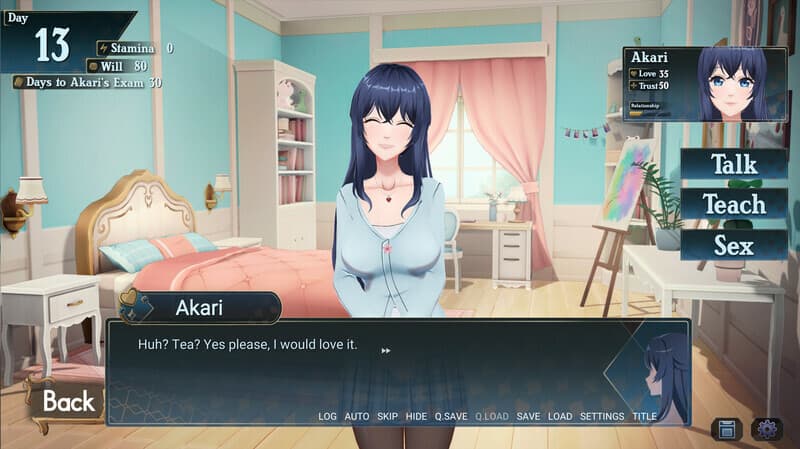This screenshot has height=449, width=800.
Task: Select the Teach option
Action: pyautogui.click(x=733, y=204)
